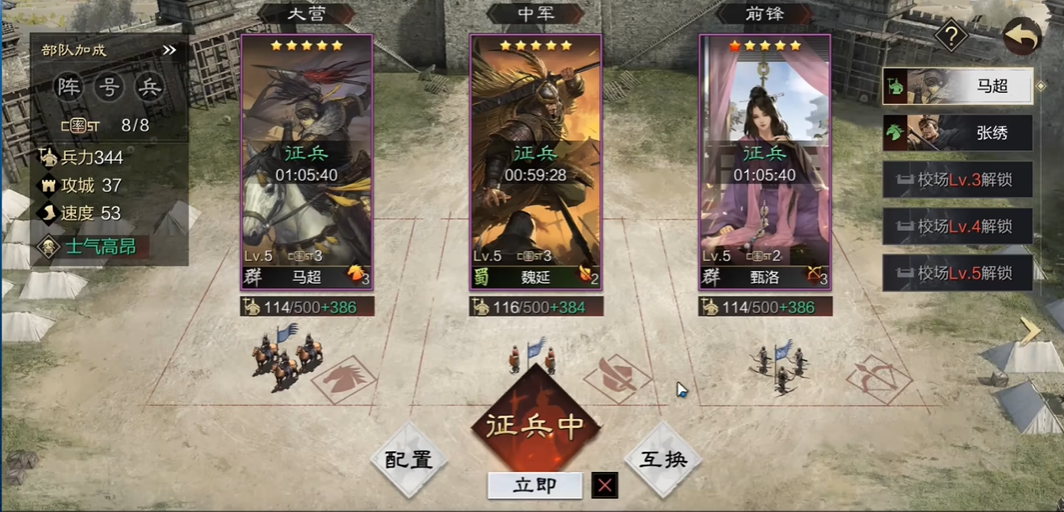Go back with the return arrow
This screenshot has width=1064, height=512.
[1022, 36]
